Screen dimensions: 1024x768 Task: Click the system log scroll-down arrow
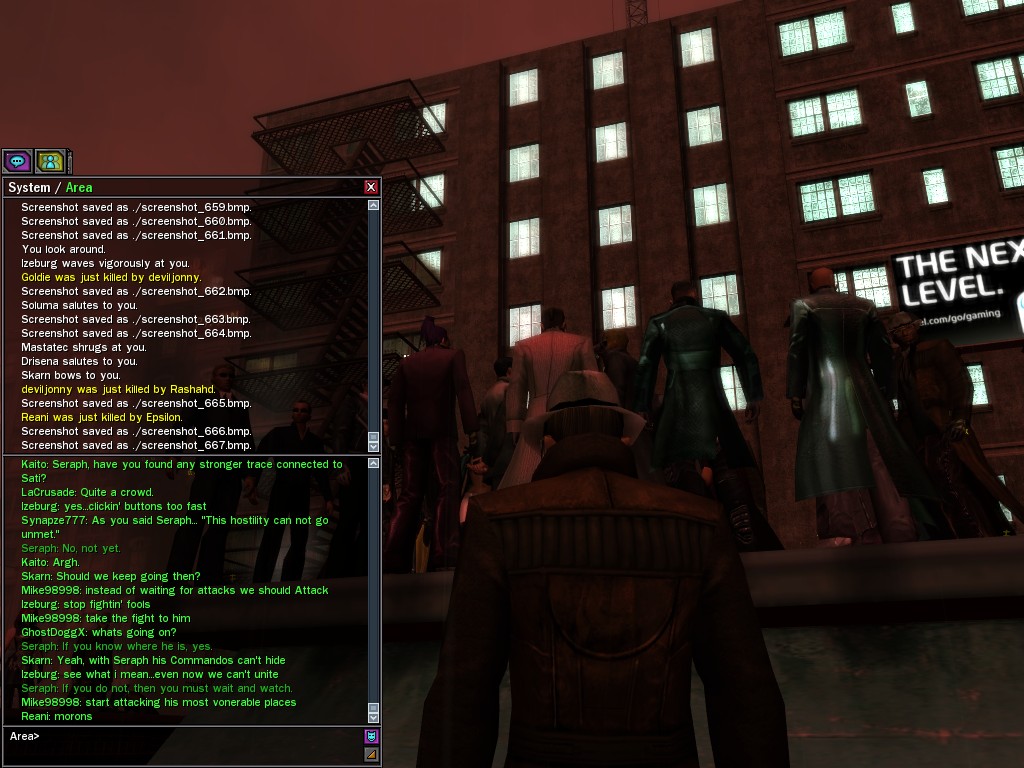click(374, 447)
